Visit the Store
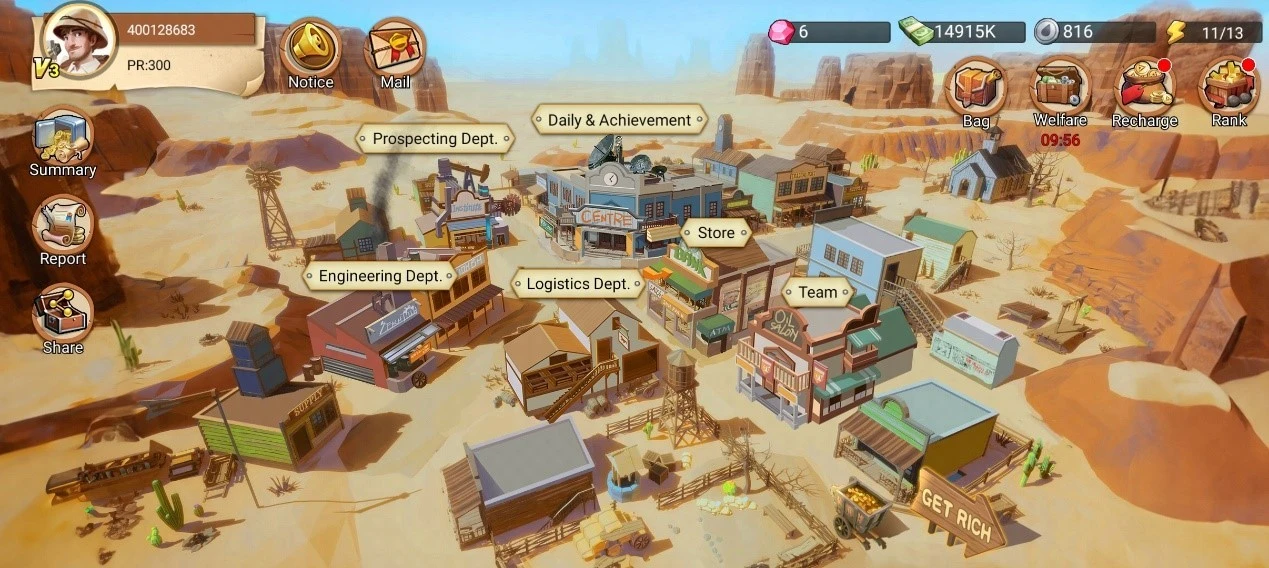Image resolution: width=1269 pixels, height=568 pixels. pos(716,233)
